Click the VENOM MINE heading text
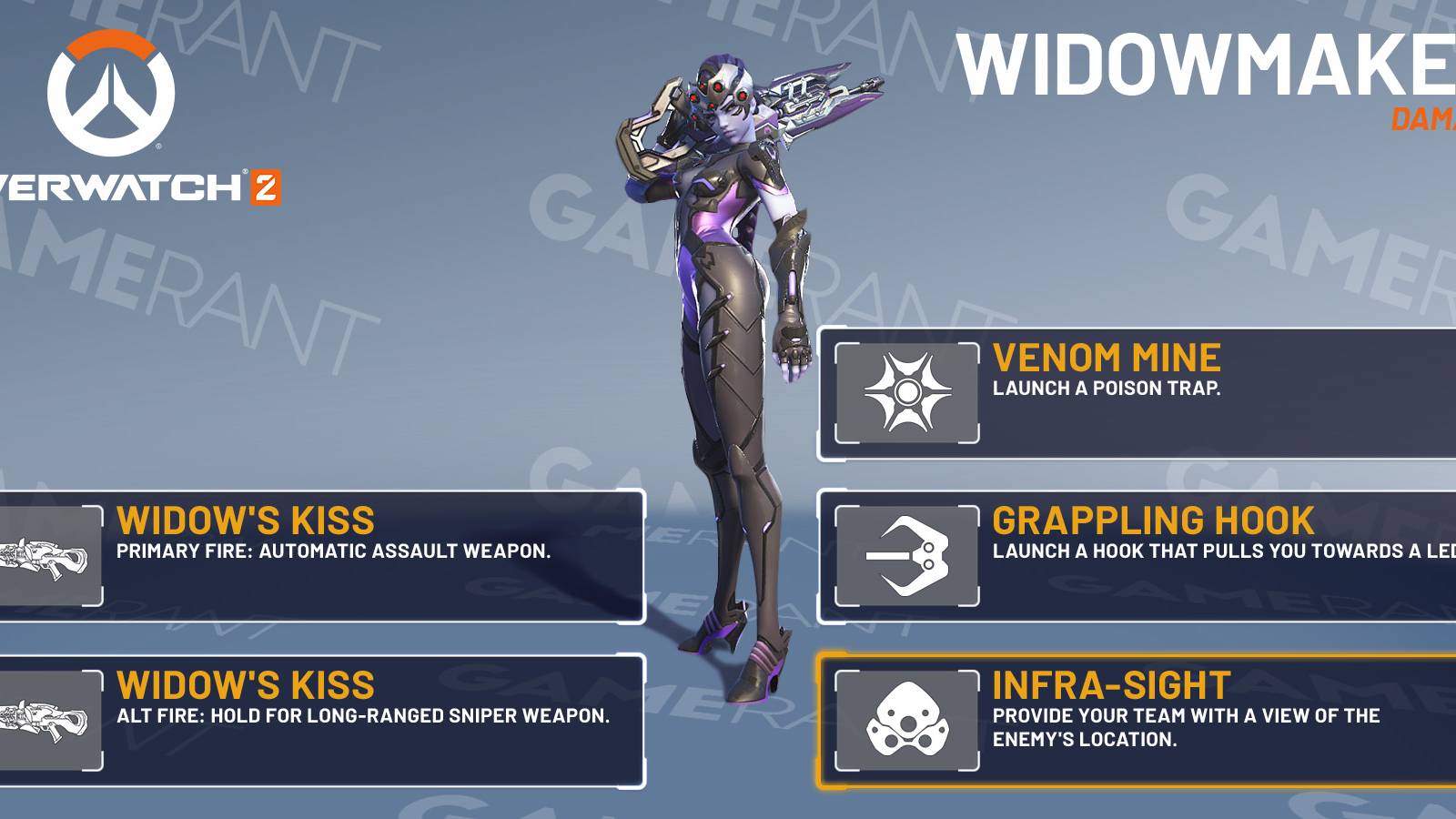The image size is (1456, 819). pos(1106,358)
